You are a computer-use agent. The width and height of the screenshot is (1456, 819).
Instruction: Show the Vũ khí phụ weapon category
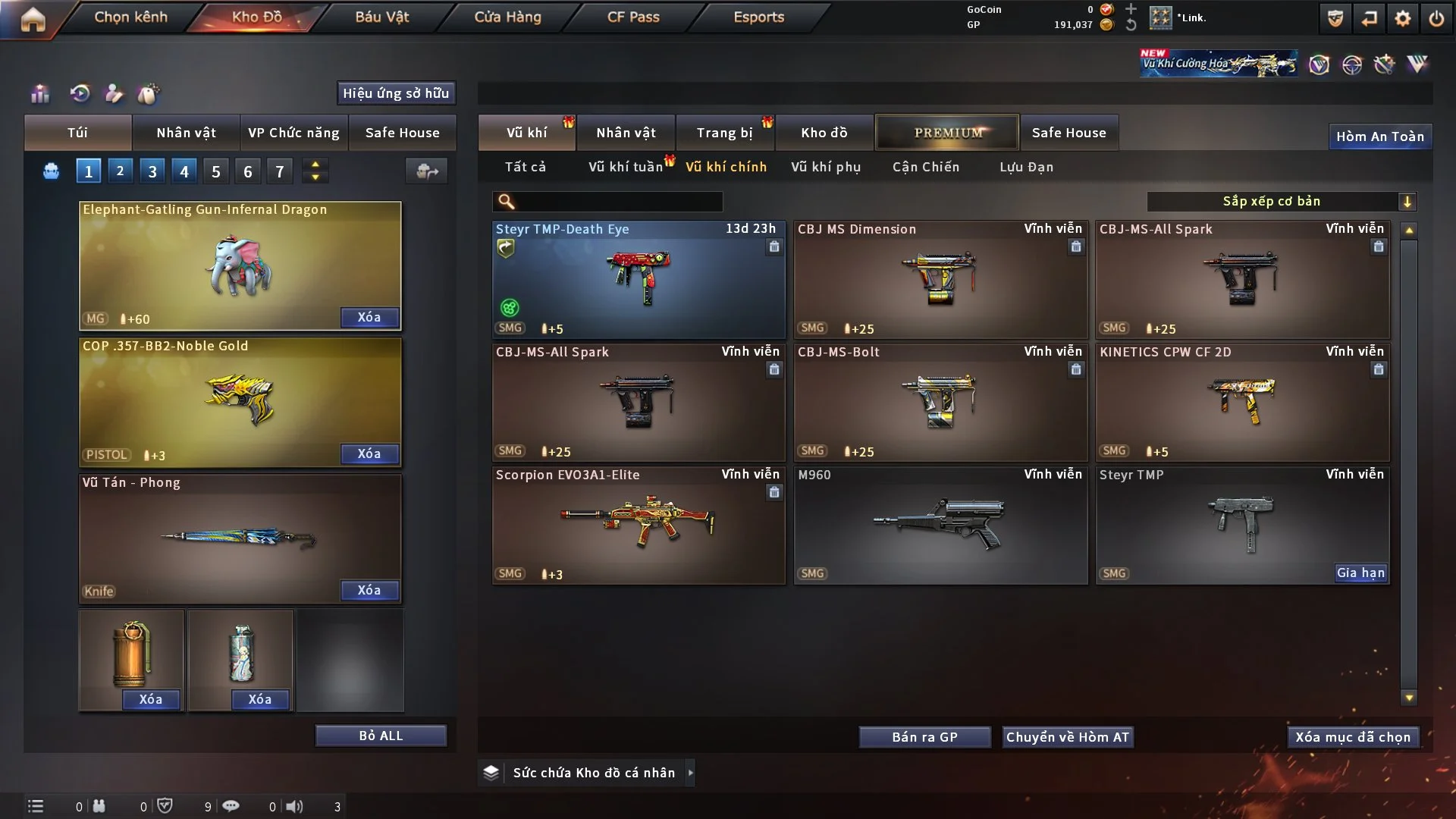point(825,167)
